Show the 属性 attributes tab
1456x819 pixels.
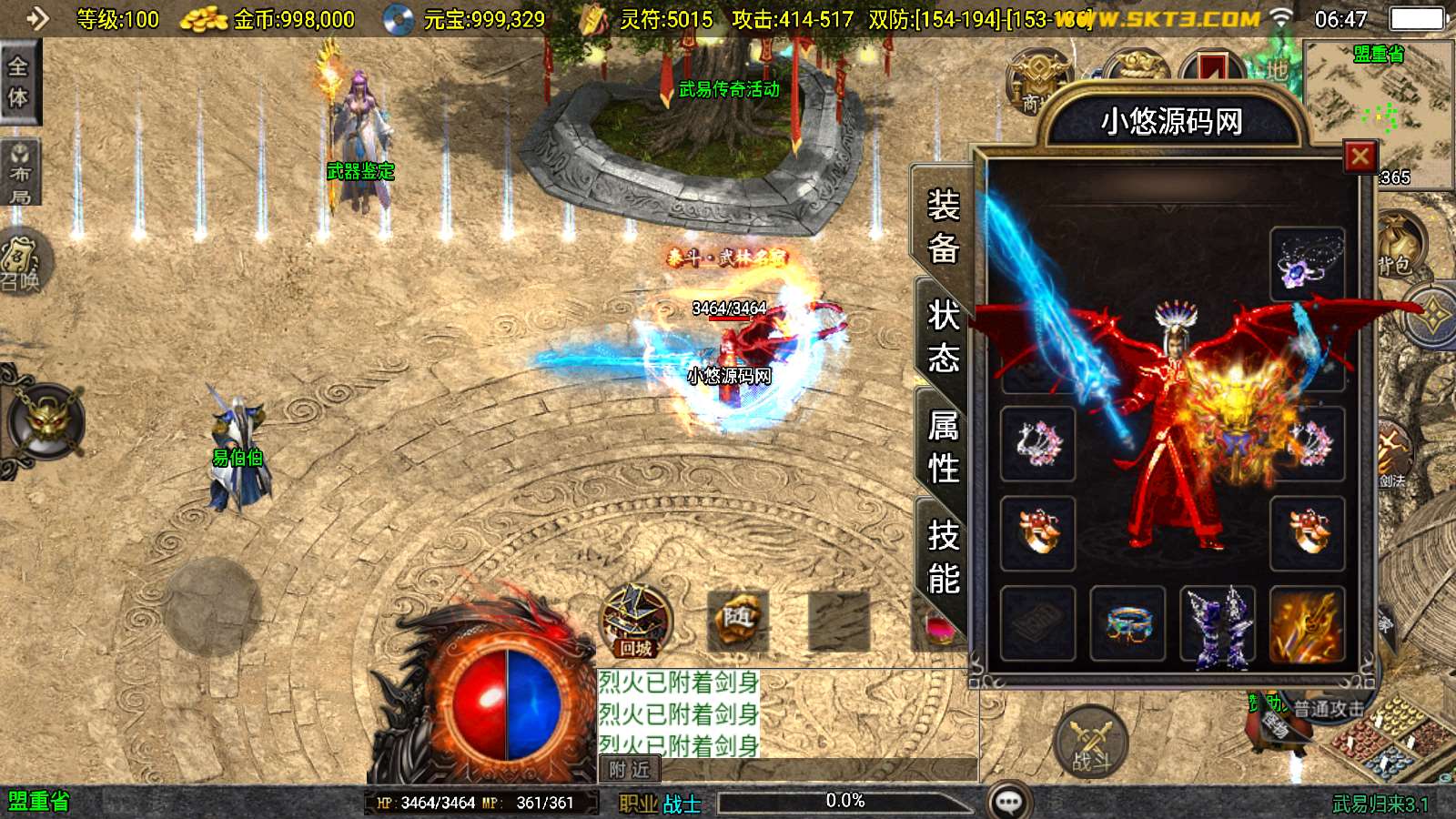tap(943, 447)
